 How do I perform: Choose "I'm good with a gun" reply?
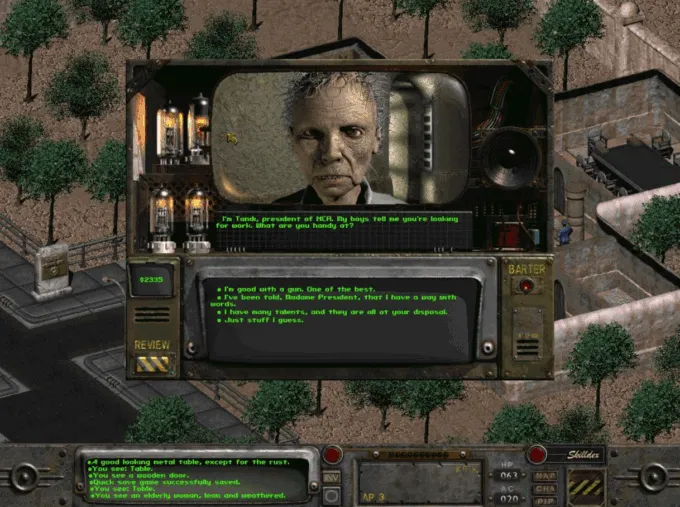[x=290, y=287]
